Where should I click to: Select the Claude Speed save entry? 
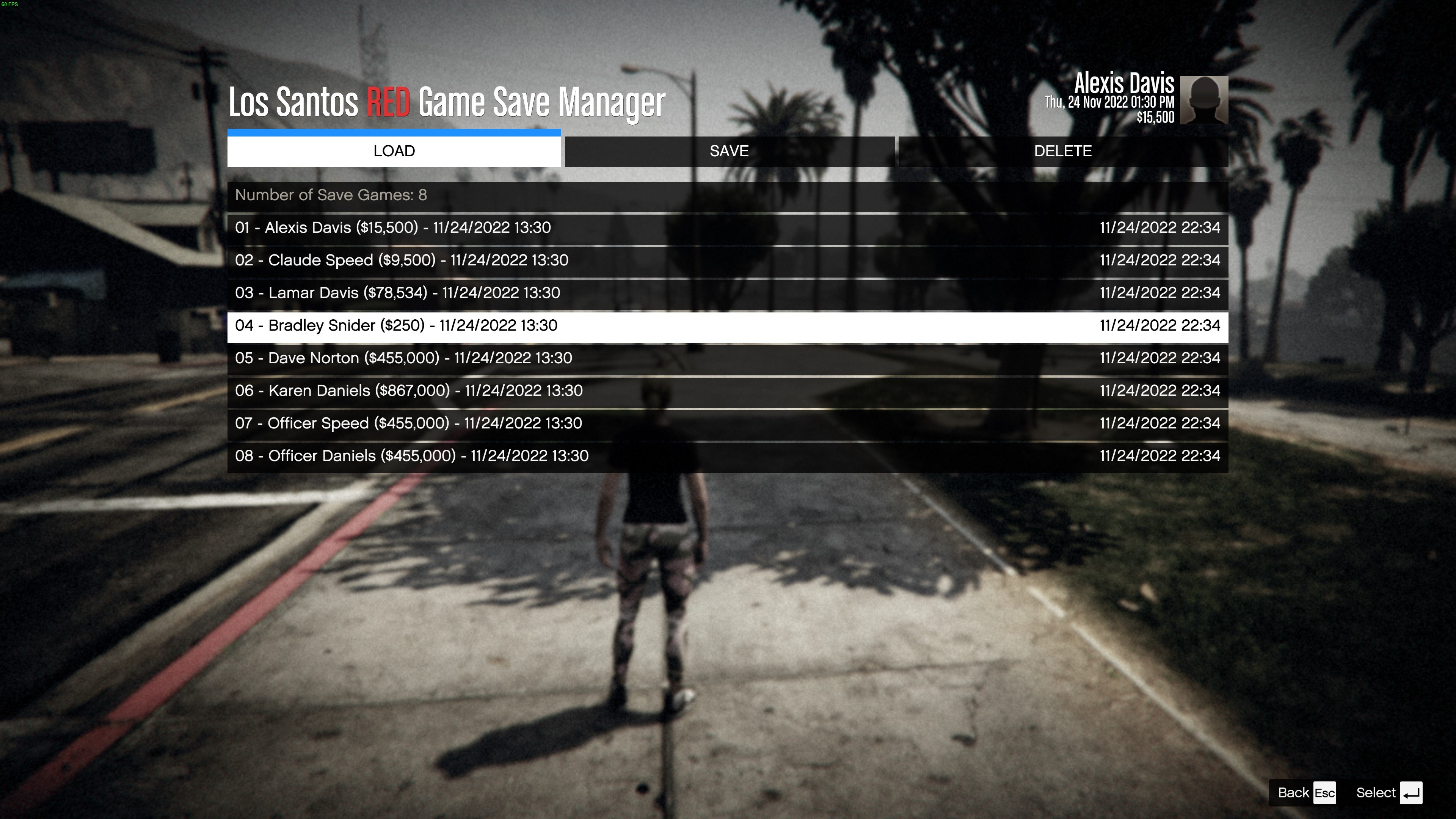tap(728, 260)
